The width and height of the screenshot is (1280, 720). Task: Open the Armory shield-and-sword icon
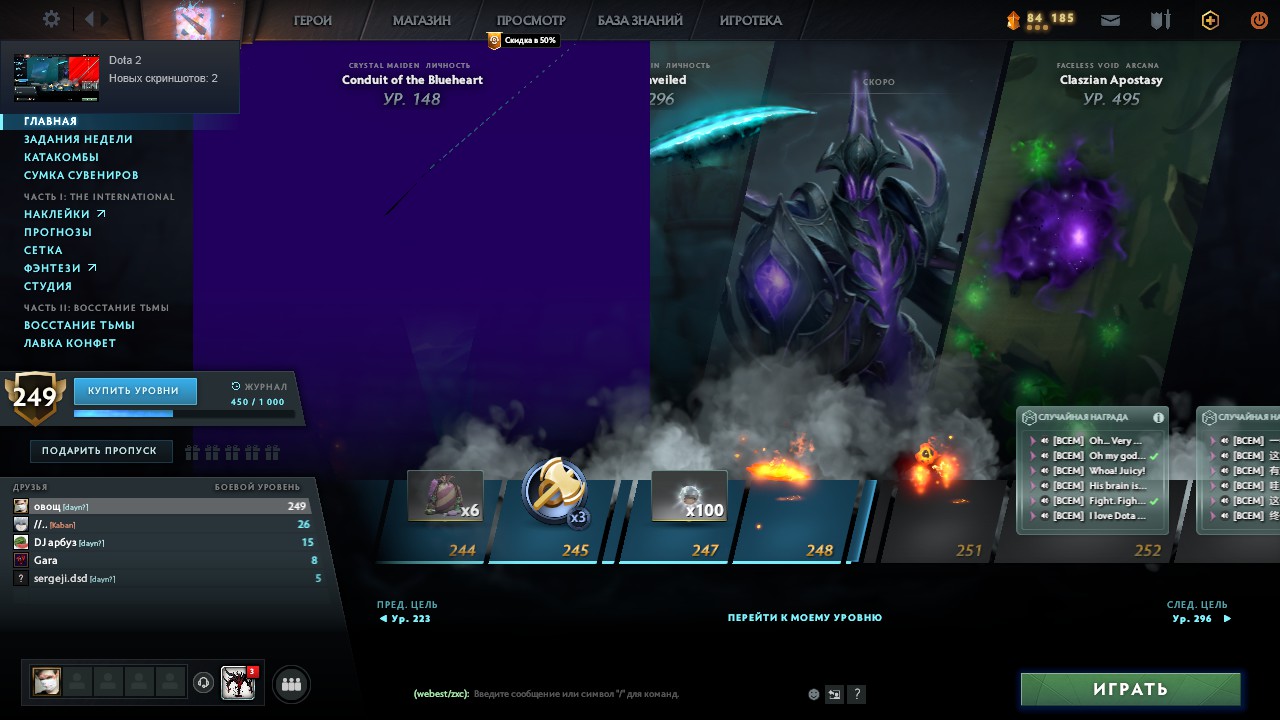[x=1160, y=19]
